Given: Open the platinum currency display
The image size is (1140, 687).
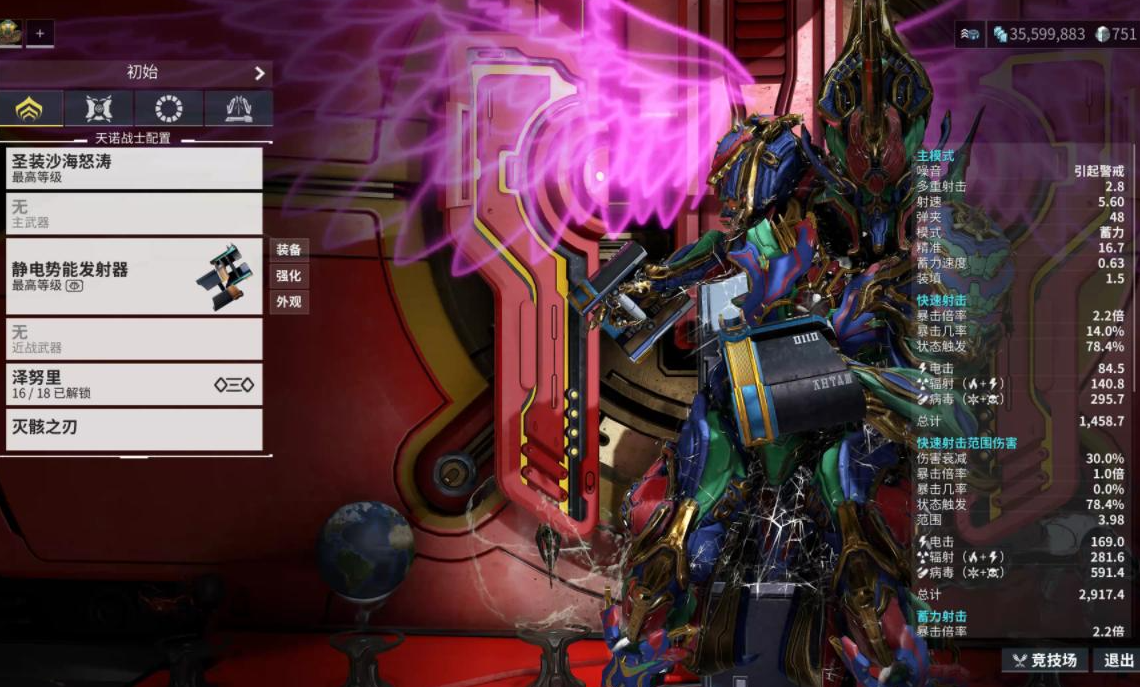Looking at the screenshot, I should tap(1115, 34).
